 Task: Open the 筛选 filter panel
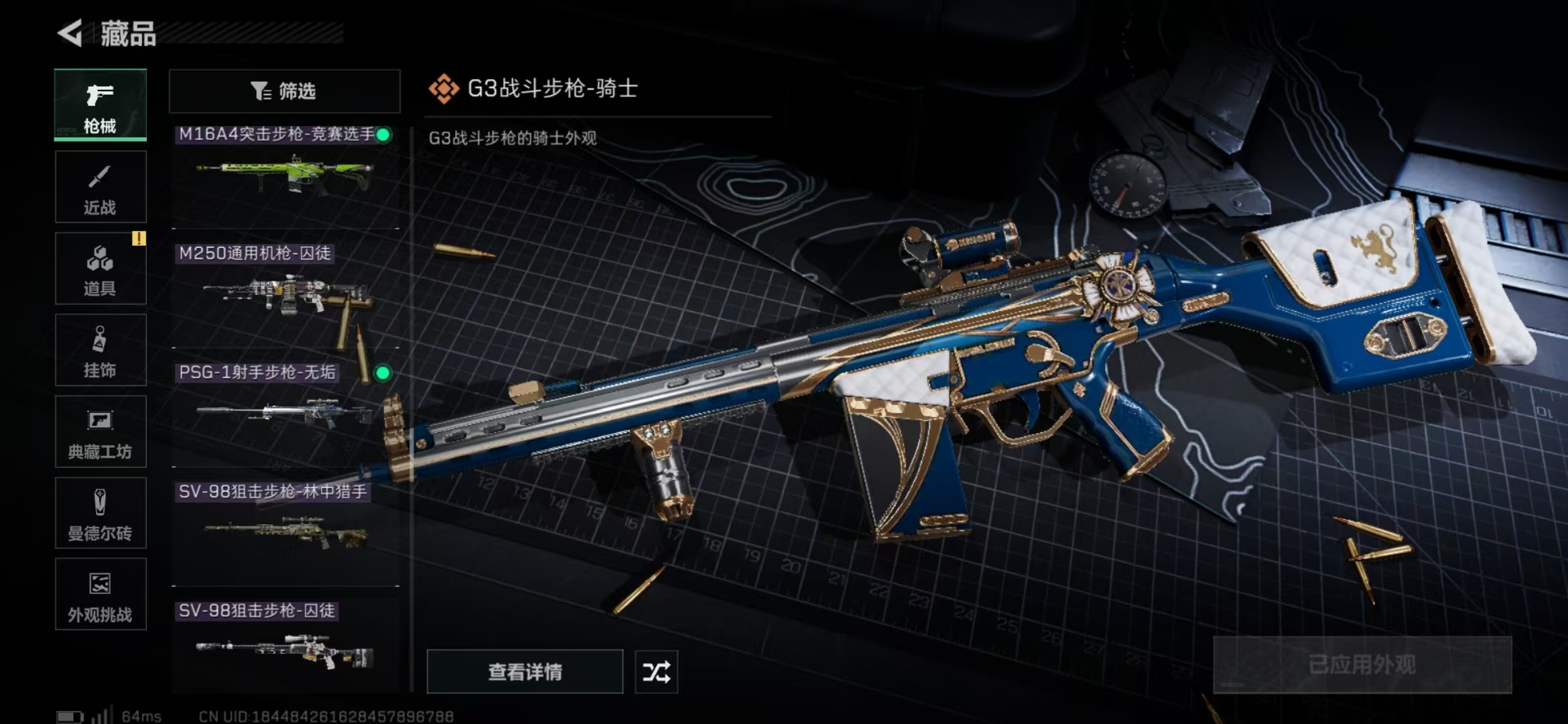click(x=284, y=90)
